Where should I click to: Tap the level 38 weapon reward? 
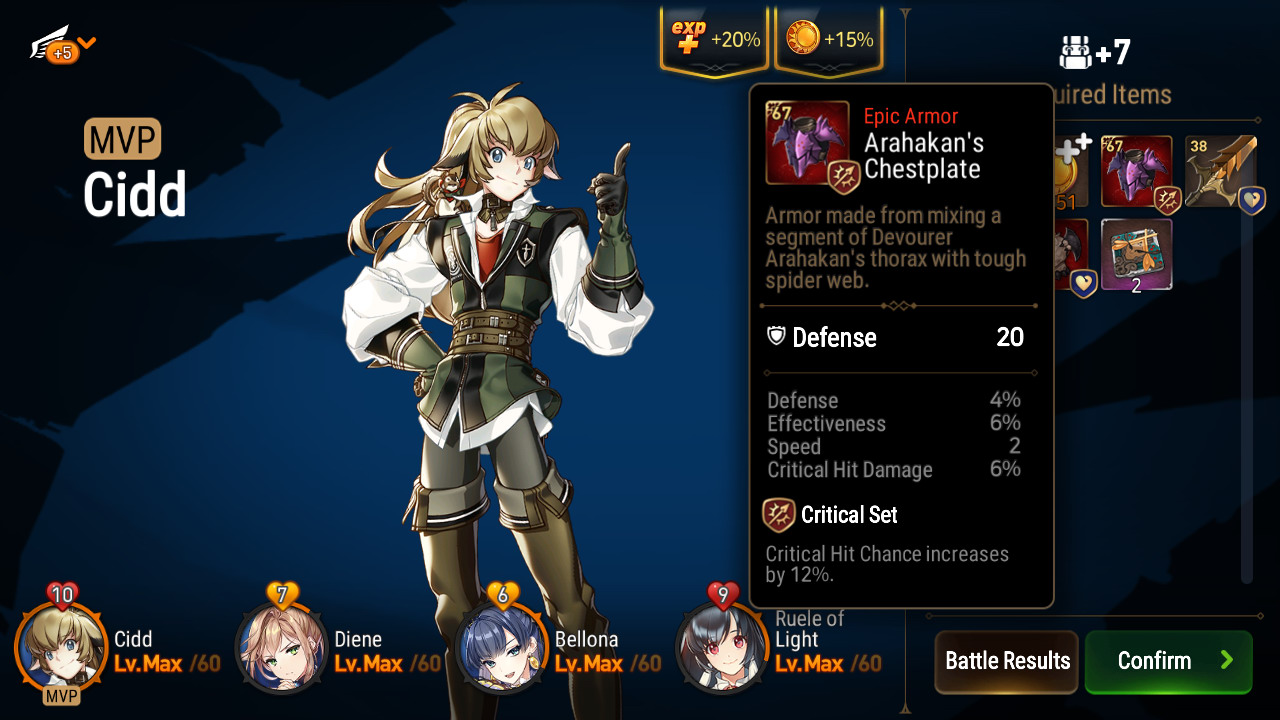(x=1220, y=172)
